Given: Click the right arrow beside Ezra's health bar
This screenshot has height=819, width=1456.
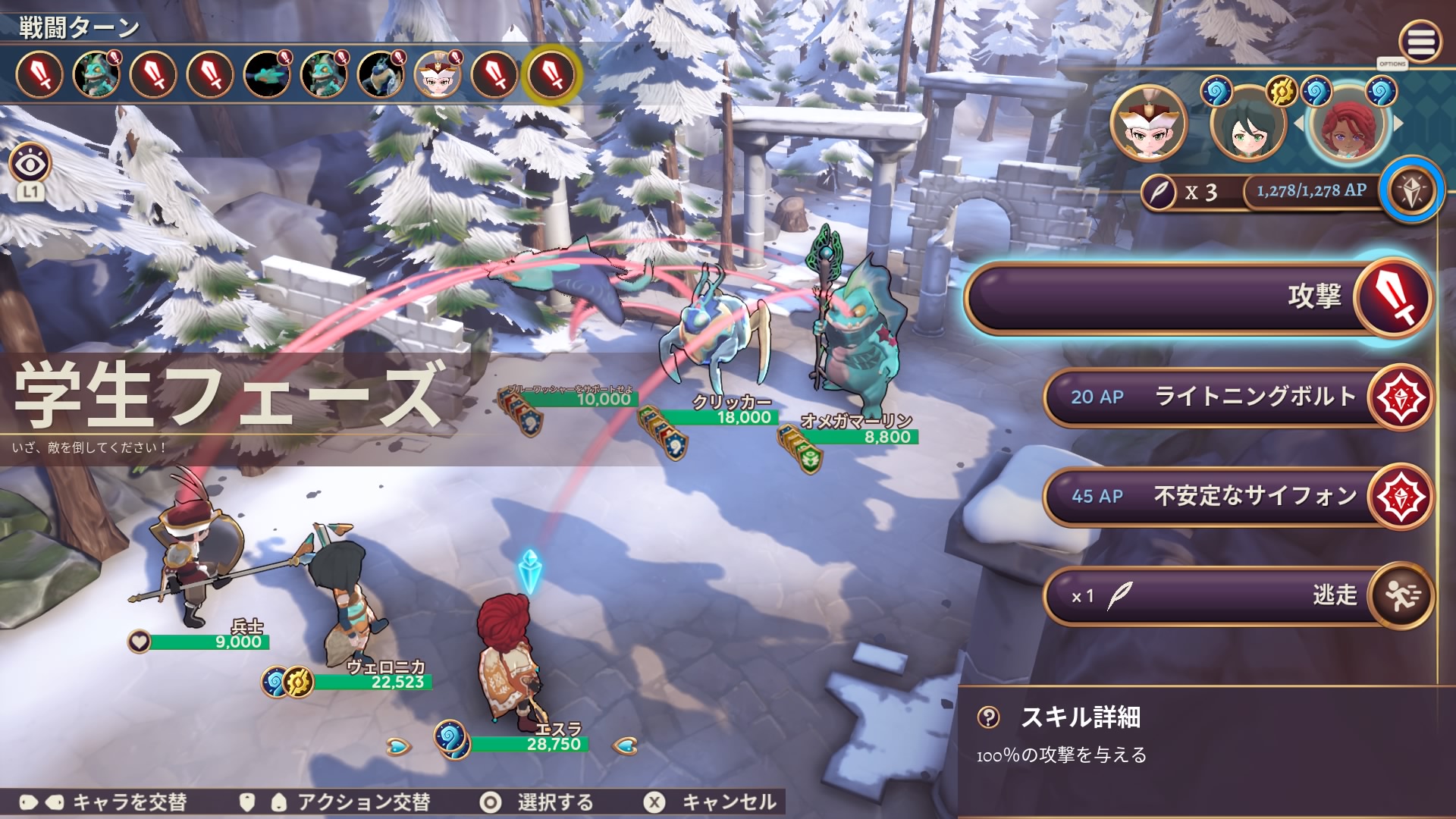Looking at the screenshot, I should click(625, 746).
